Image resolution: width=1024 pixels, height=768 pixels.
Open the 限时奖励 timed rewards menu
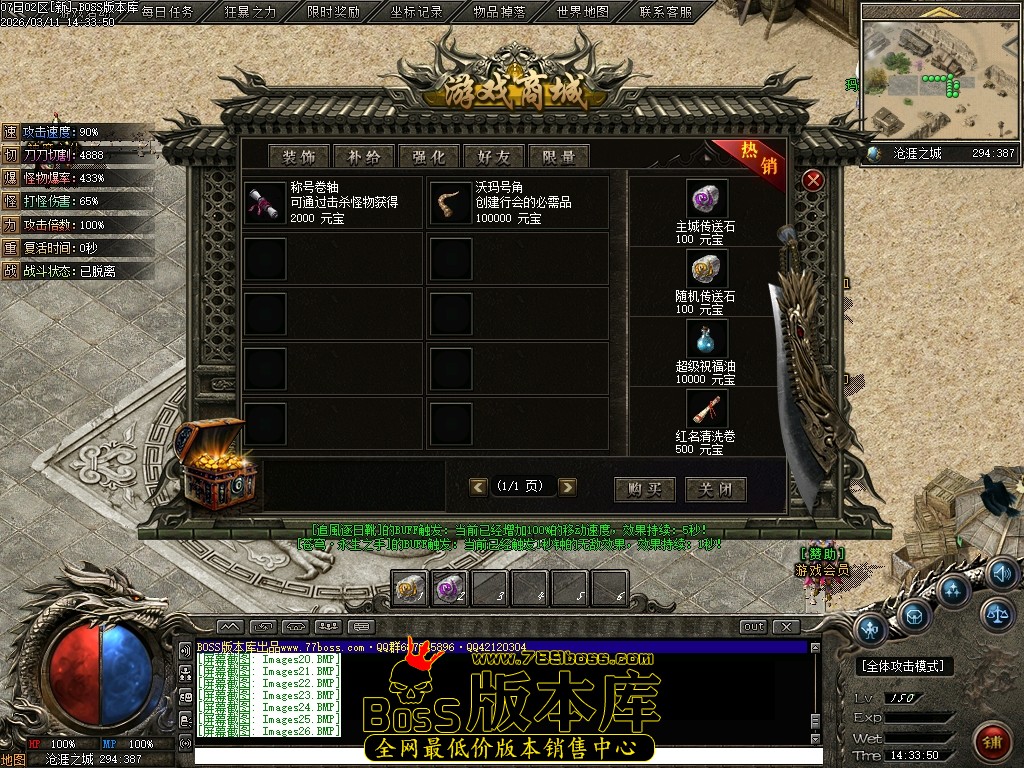[333, 12]
